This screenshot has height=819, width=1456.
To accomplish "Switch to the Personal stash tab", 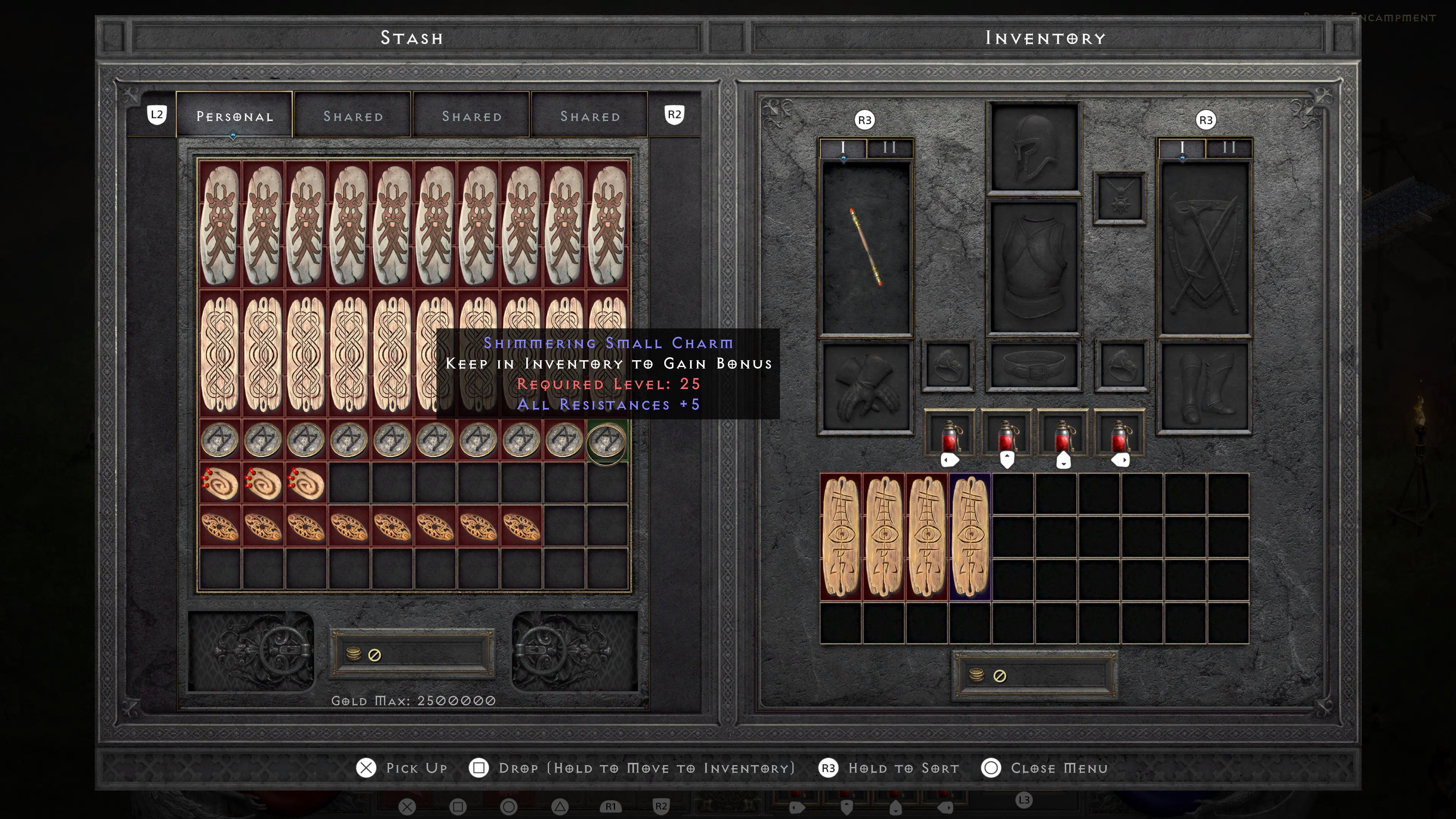I will coord(234,116).
